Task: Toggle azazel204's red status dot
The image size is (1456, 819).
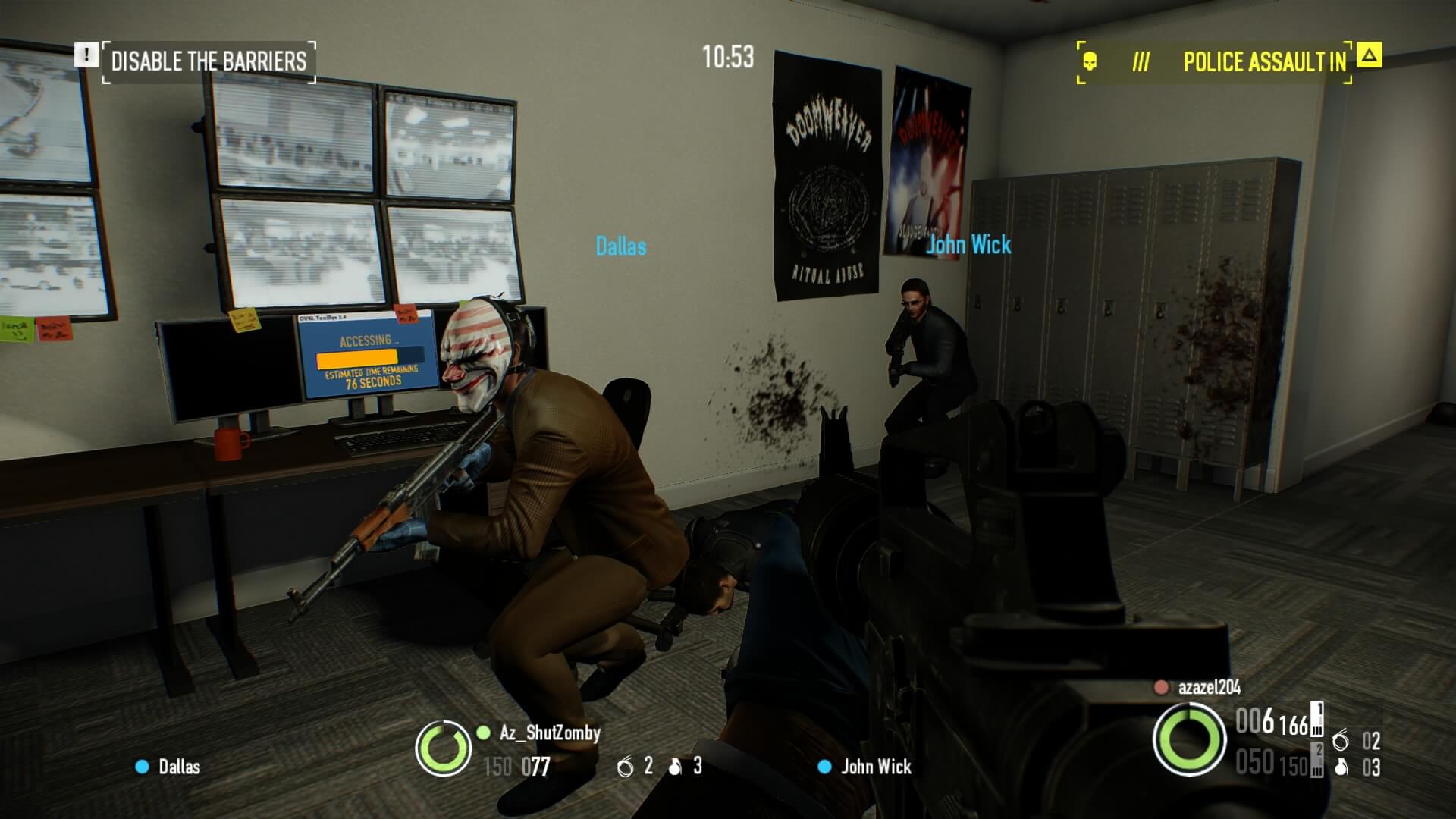Action: 1161,689
